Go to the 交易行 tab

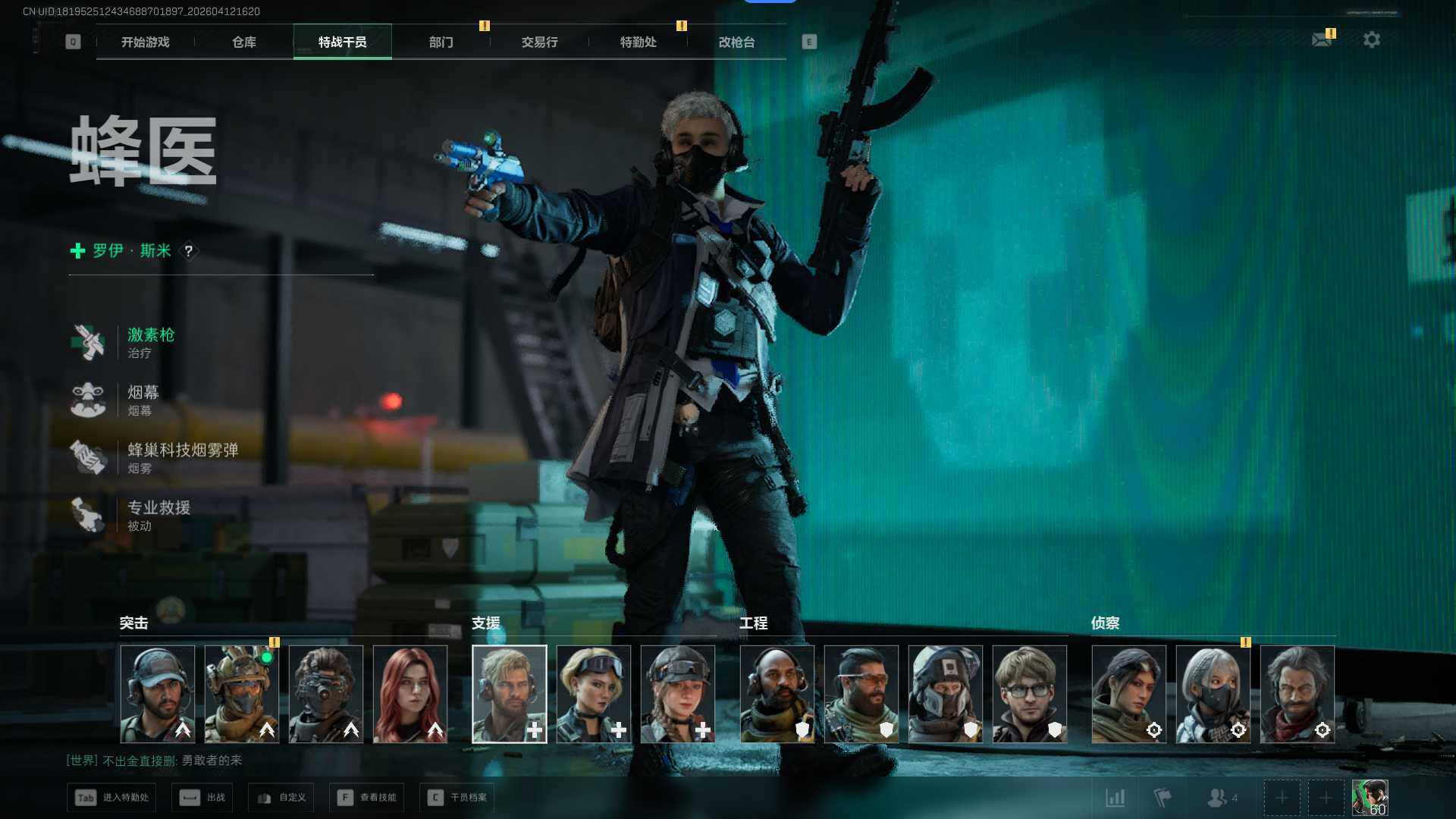click(539, 42)
